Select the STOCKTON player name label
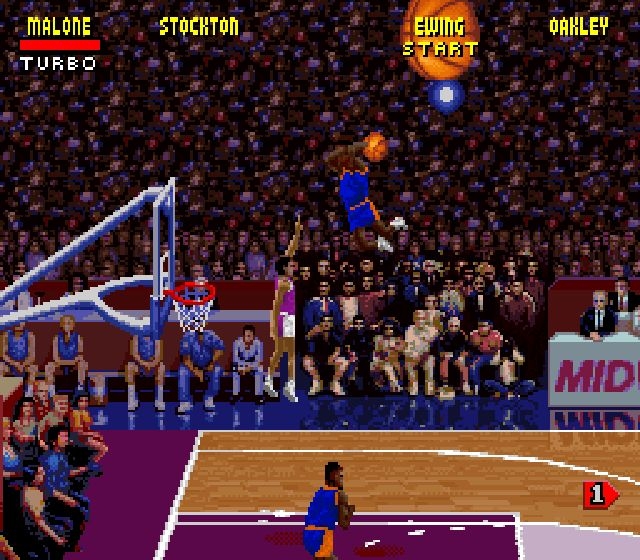This screenshot has width=640, height=560. pyautogui.click(x=199, y=27)
